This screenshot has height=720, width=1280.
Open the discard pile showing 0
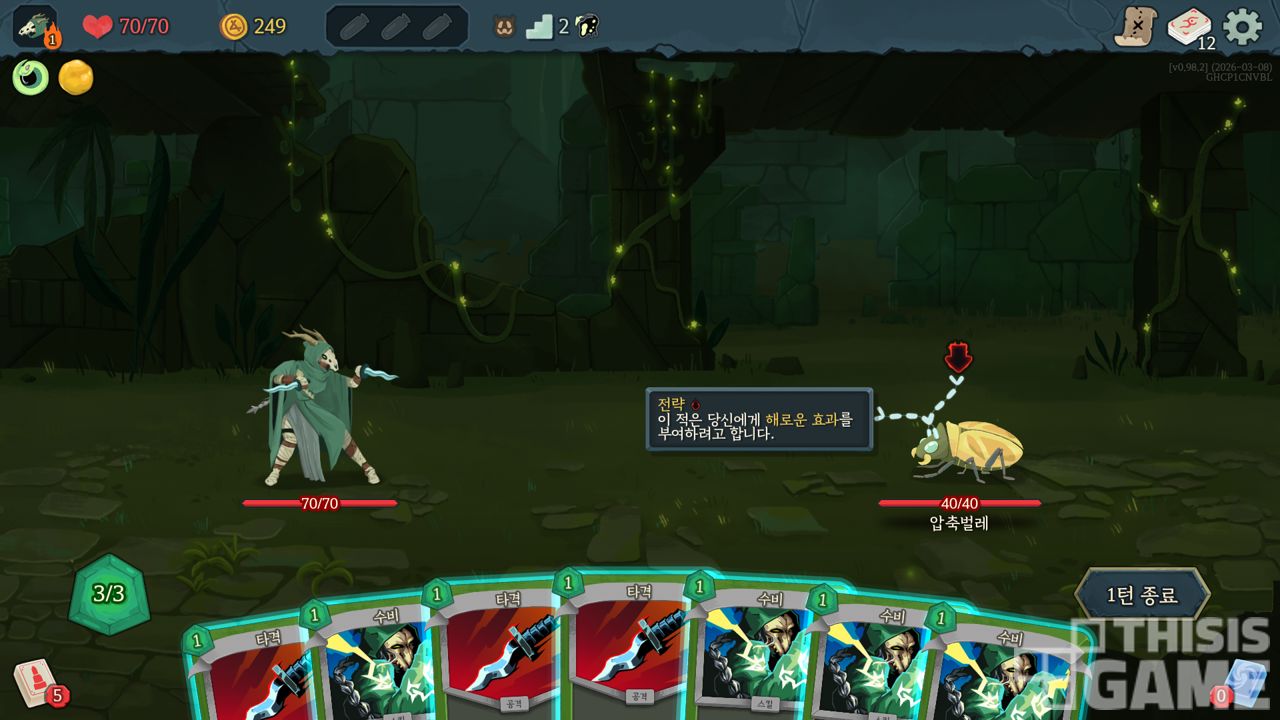[x=1242, y=682]
